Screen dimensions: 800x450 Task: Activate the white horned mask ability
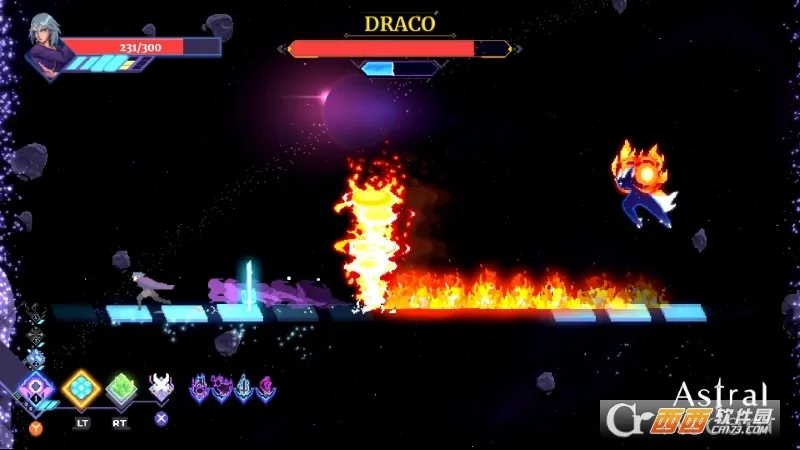click(160, 386)
